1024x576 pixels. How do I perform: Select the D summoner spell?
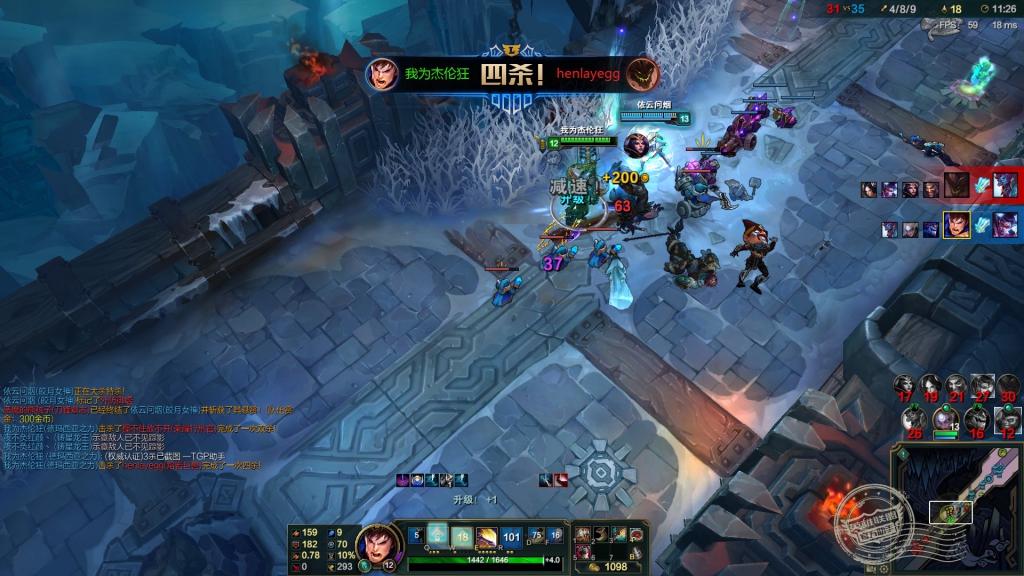(x=537, y=534)
